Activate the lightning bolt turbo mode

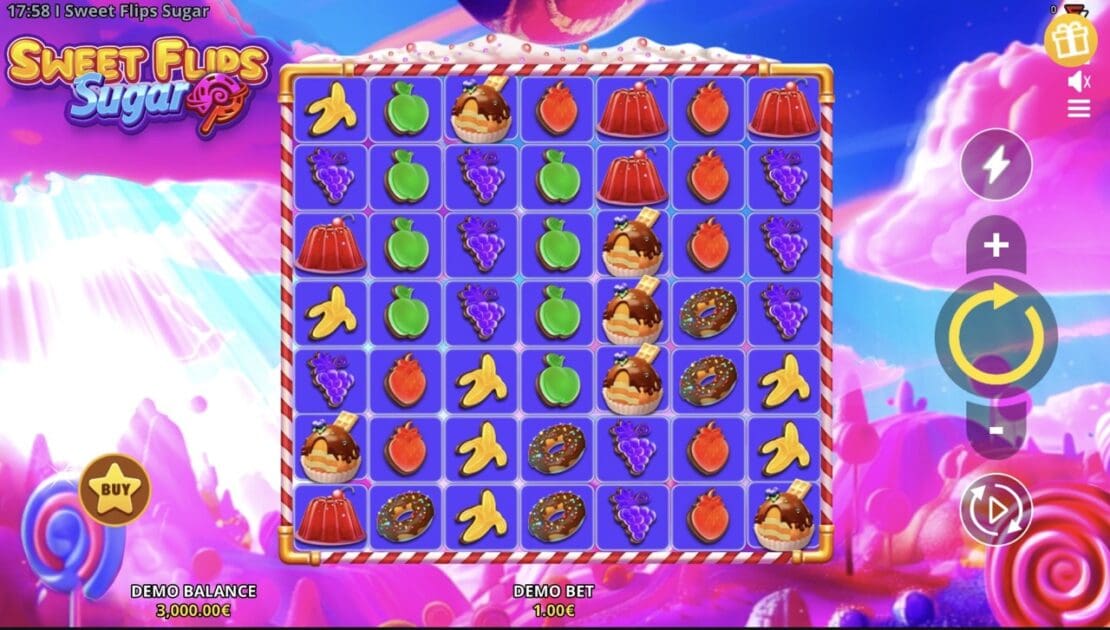tap(996, 165)
